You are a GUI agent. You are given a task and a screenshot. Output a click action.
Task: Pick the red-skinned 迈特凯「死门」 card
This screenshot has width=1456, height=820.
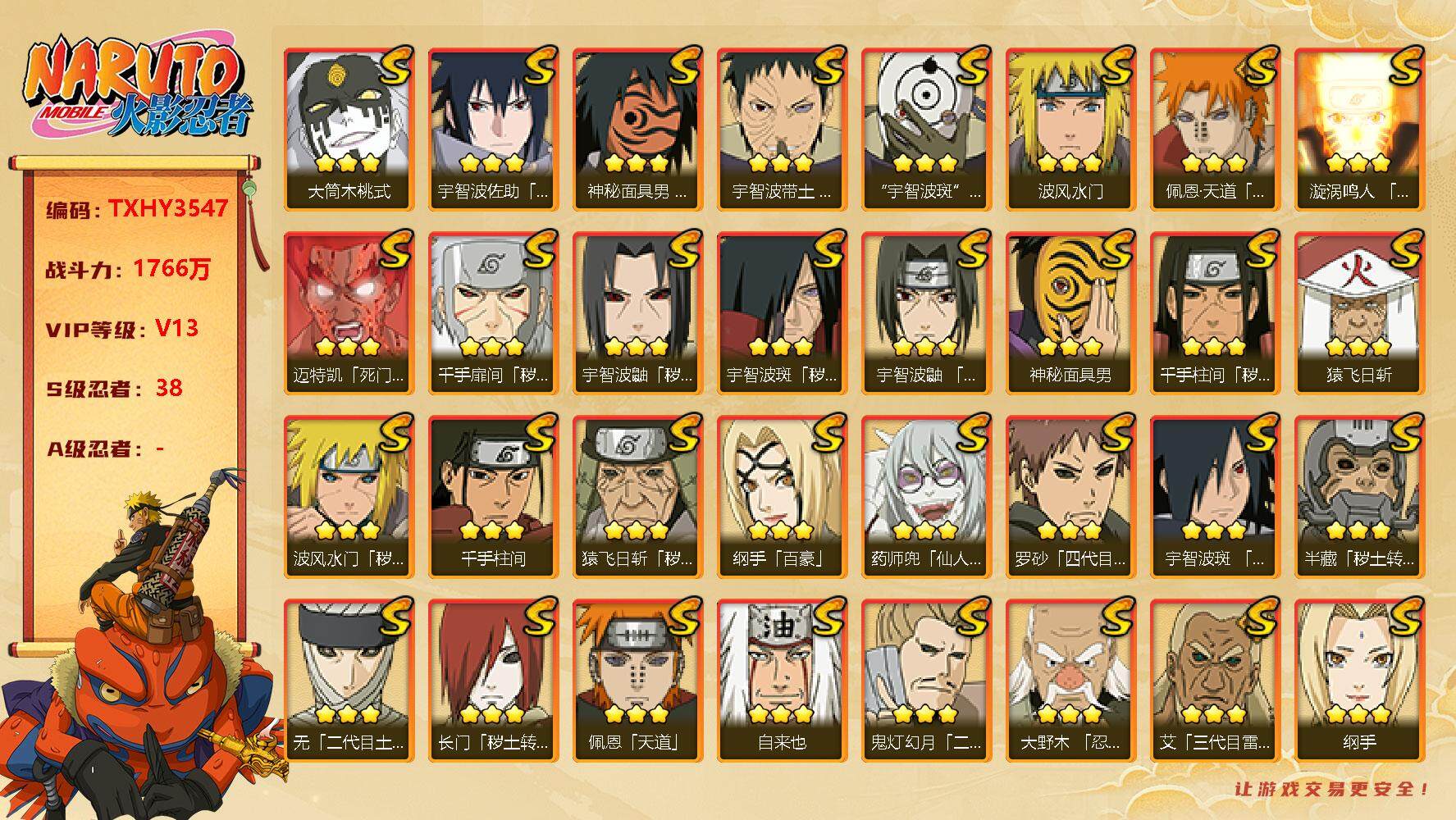coord(349,312)
